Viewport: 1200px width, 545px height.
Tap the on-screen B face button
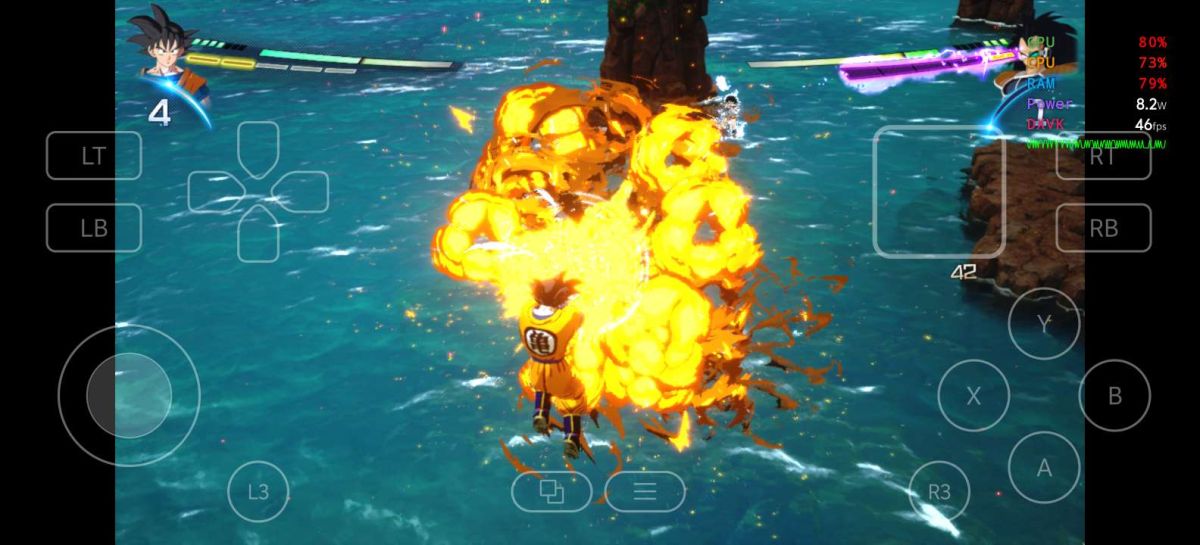pyautogui.click(x=1114, y=395)
